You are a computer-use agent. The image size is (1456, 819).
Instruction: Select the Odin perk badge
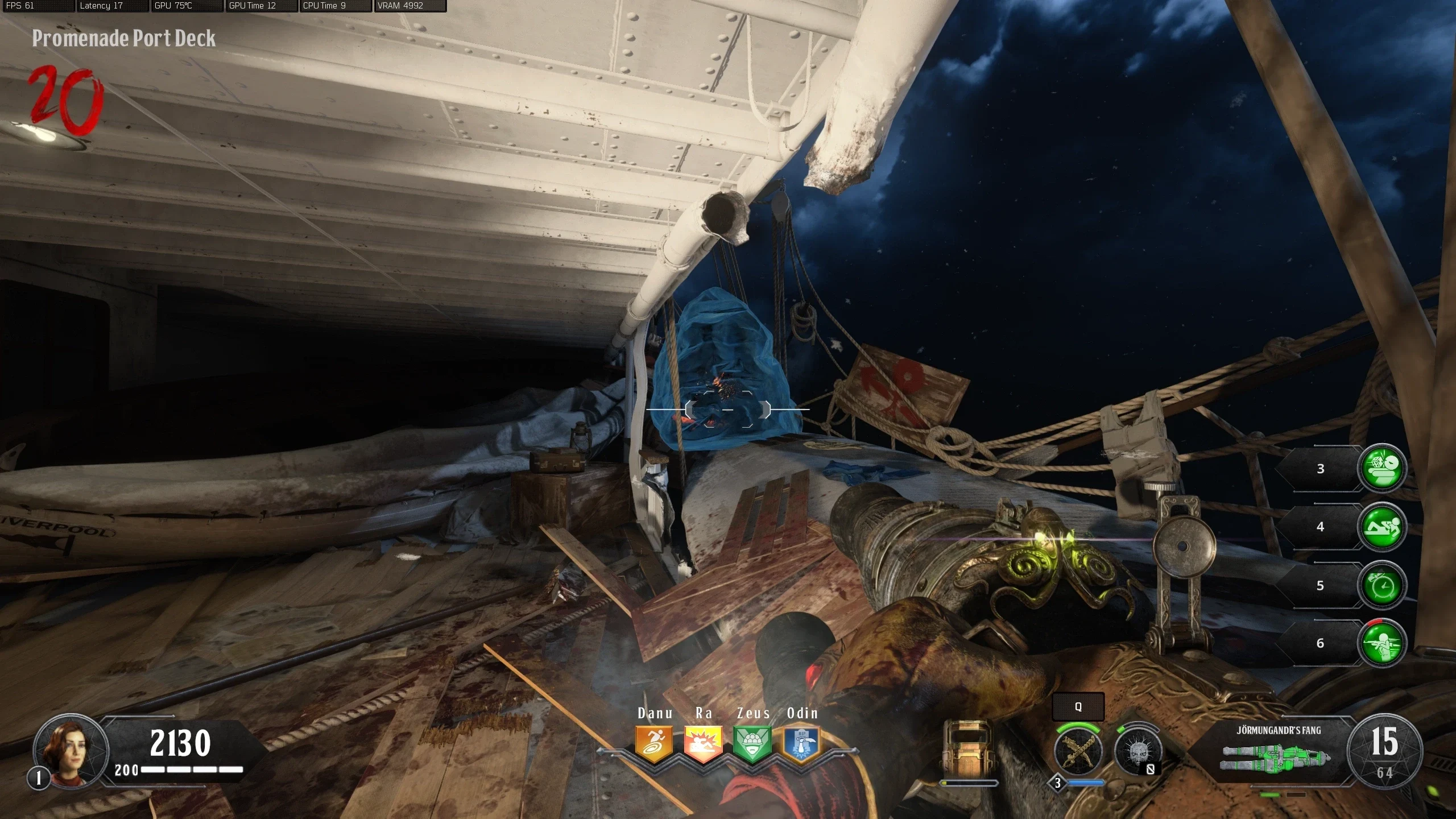pyautogui.click(x=801, y=744)
